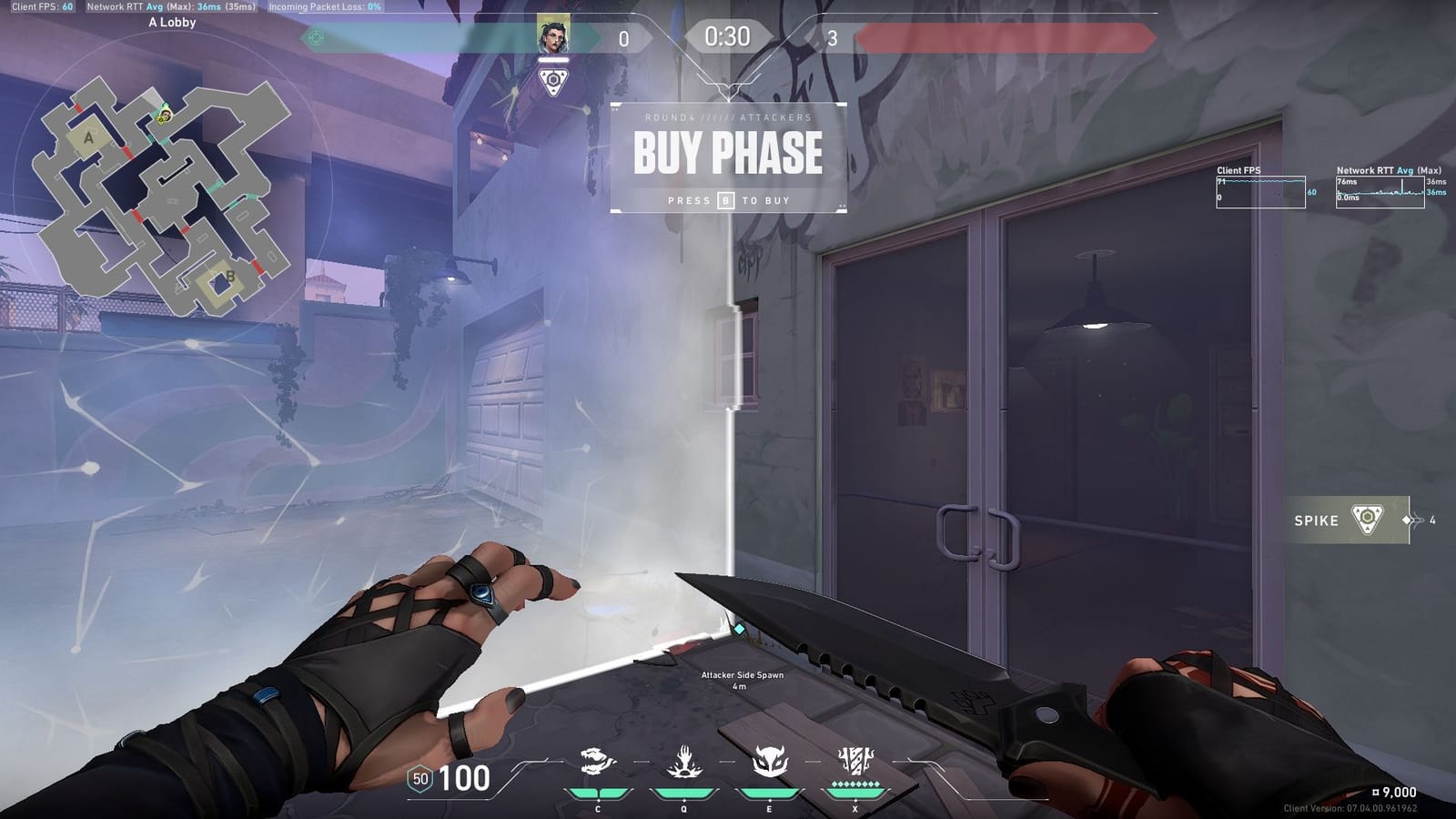Click the shield icon next to armor value

[420, 780]
